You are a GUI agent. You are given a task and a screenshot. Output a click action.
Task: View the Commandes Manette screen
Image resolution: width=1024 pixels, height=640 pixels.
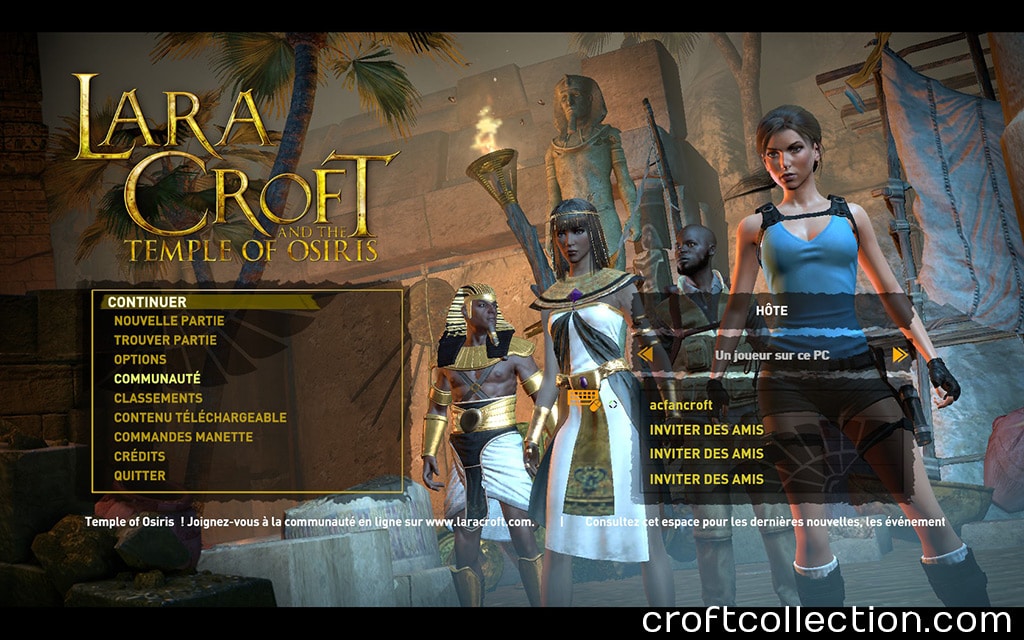coord(183,437)
